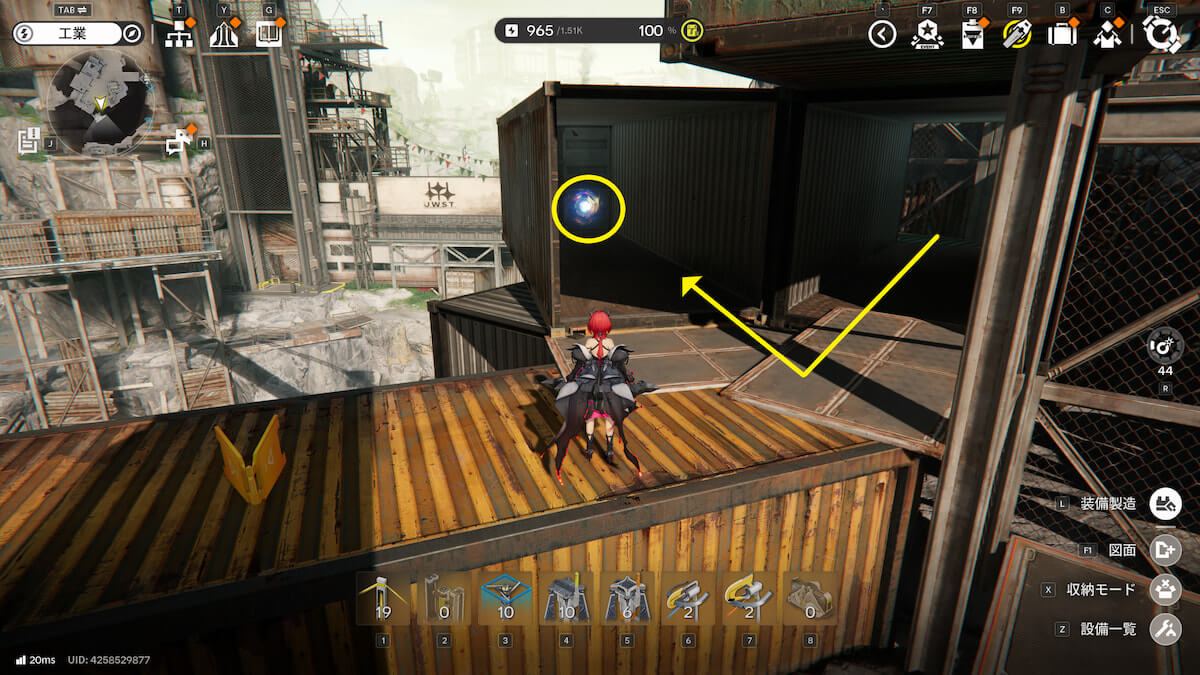Collapse the top menu with the arrow button
The height and width of the screenshot is (675, 1200).
coord(881,35)
